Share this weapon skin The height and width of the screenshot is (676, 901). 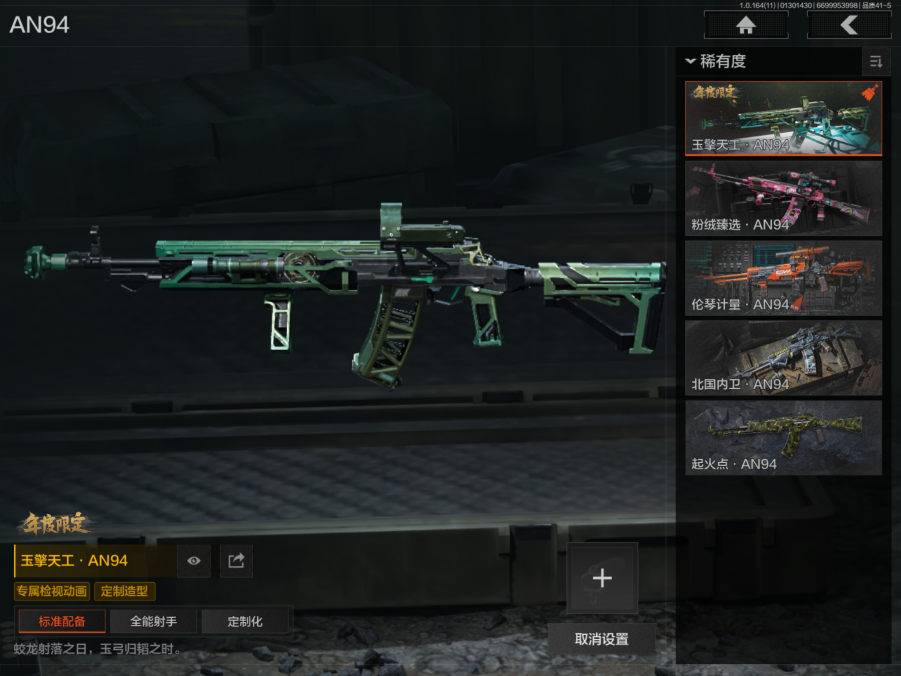tap(236, 561)
